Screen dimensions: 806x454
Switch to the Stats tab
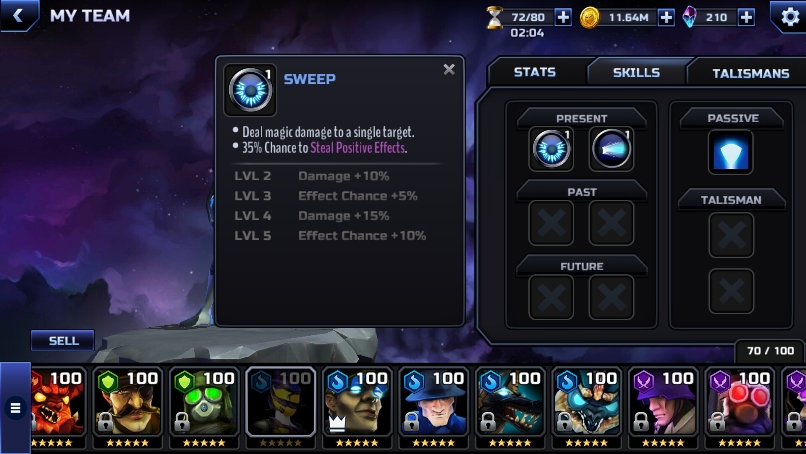click(x=534, y=73)
